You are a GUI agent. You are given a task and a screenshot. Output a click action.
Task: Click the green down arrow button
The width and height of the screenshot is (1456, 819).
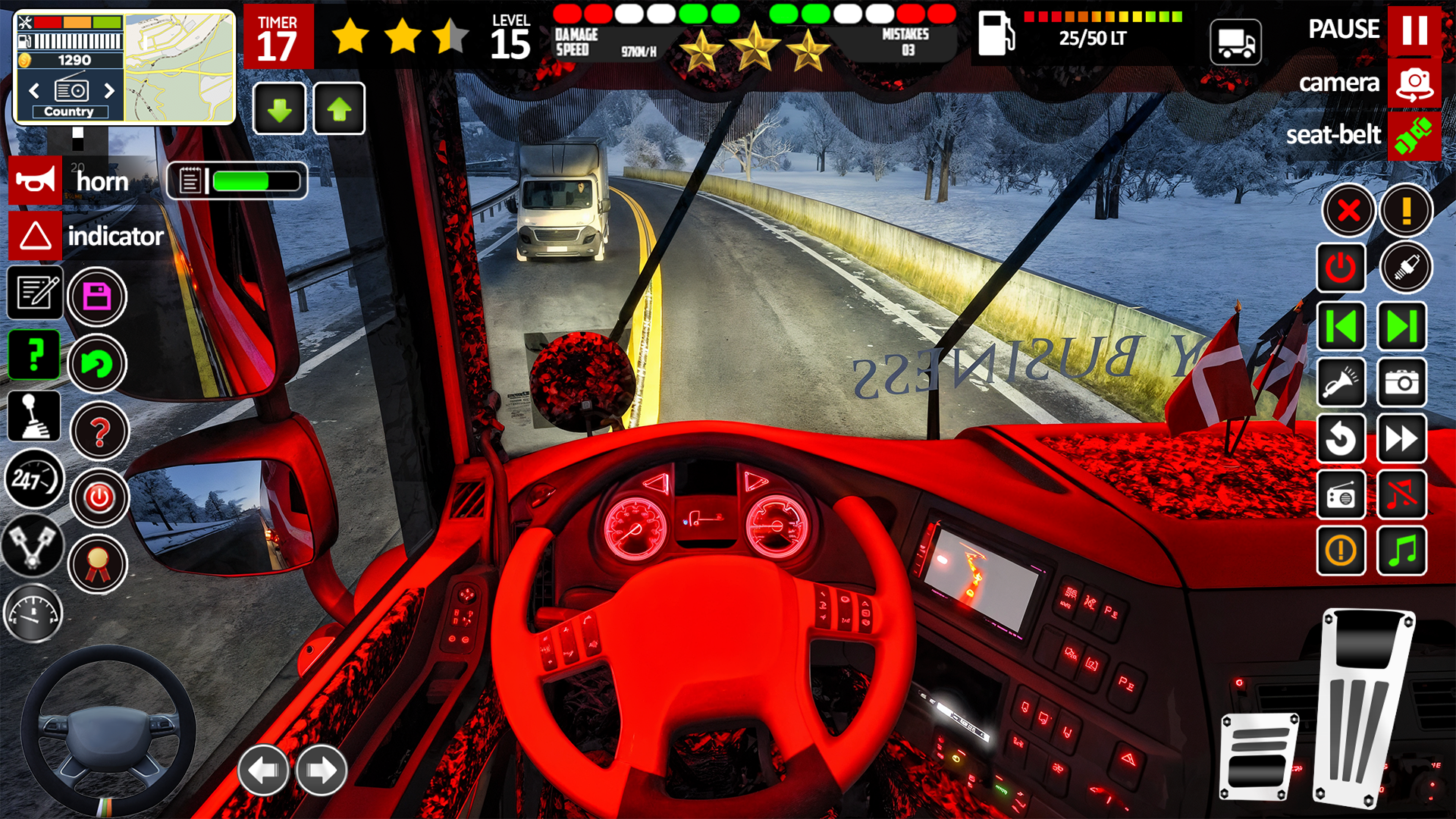pyautogui.click(x=279, y=109)
